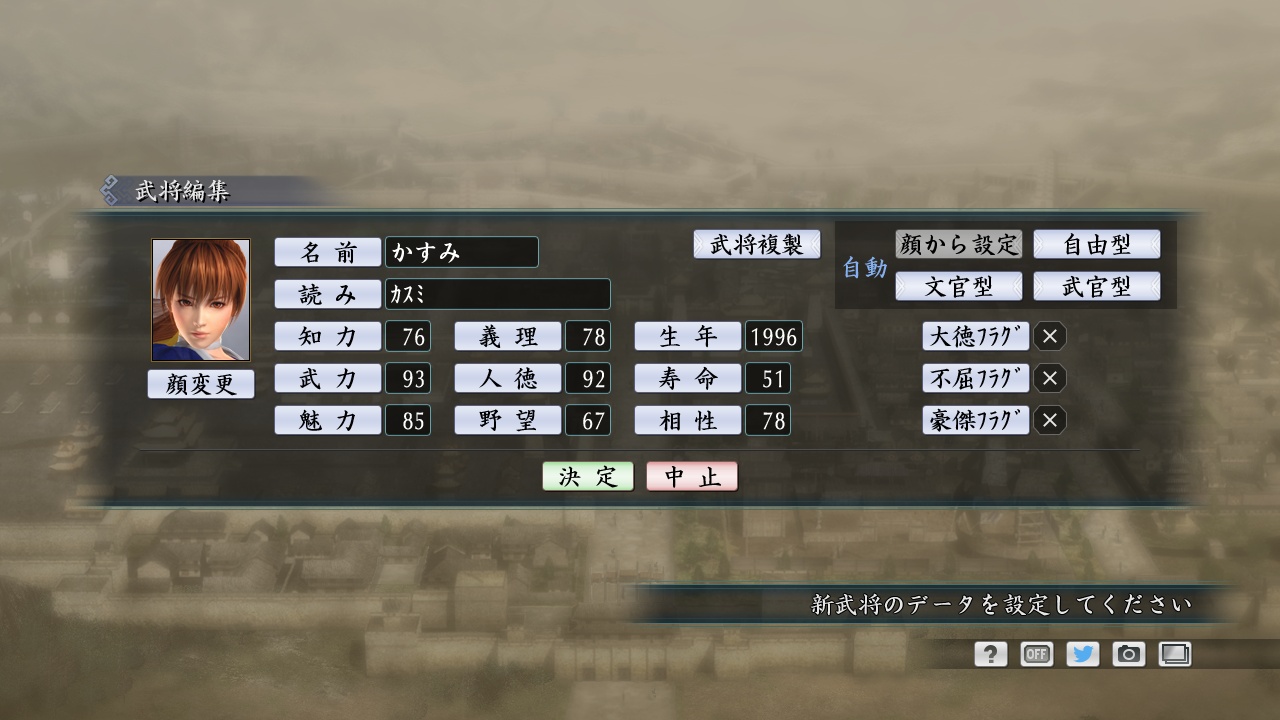
Task: Remove the 不屈フラグ with its × icon
Action: coord(1050,379)
